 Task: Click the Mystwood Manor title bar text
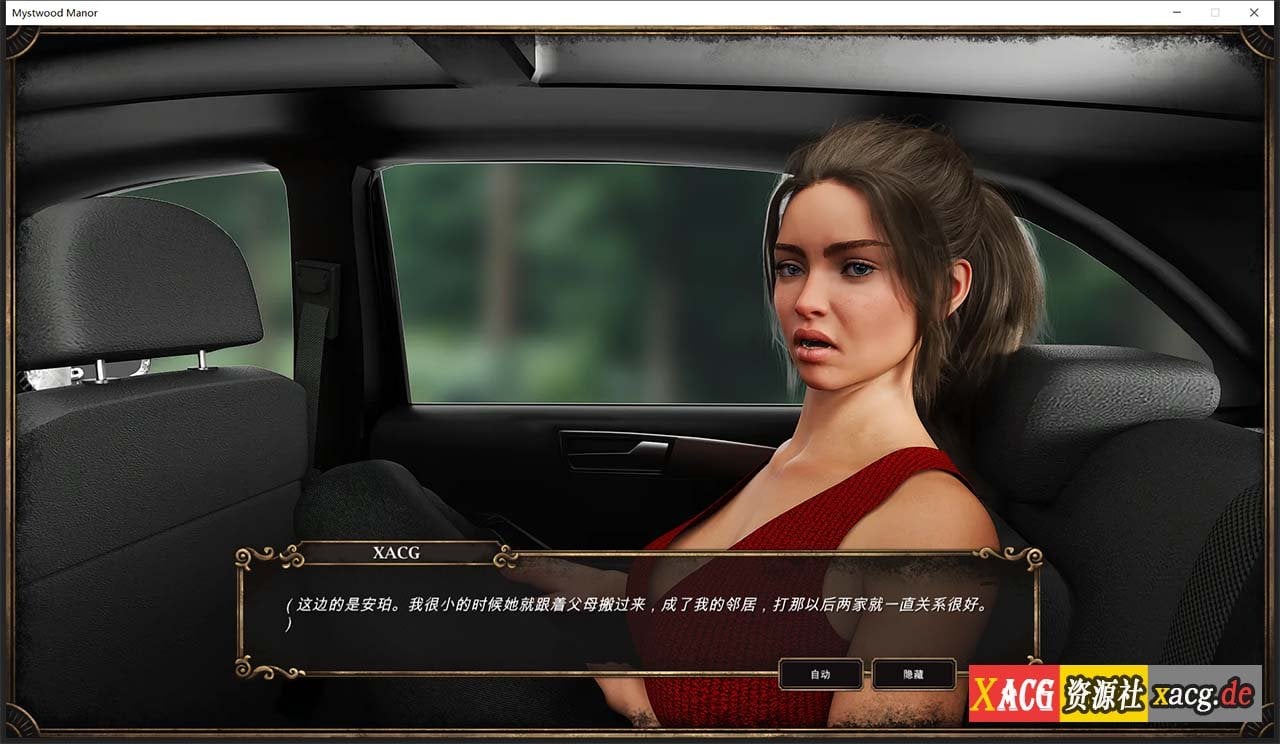(x=54, y=12)
